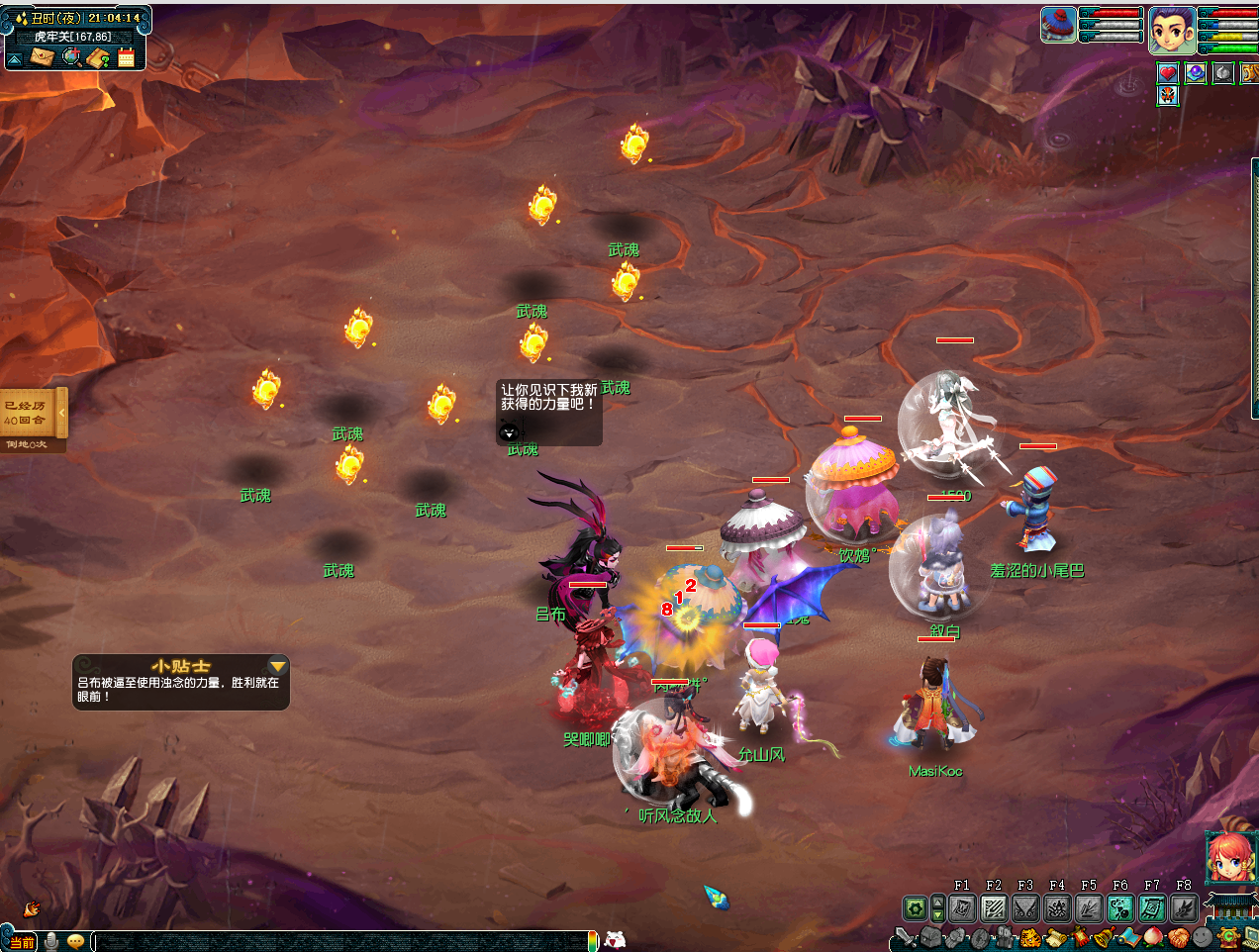The width and height of the screenshot is (1259, 952).
Task: Expand the 已经历40回合 side panel arrow
Action: [61, 412]
